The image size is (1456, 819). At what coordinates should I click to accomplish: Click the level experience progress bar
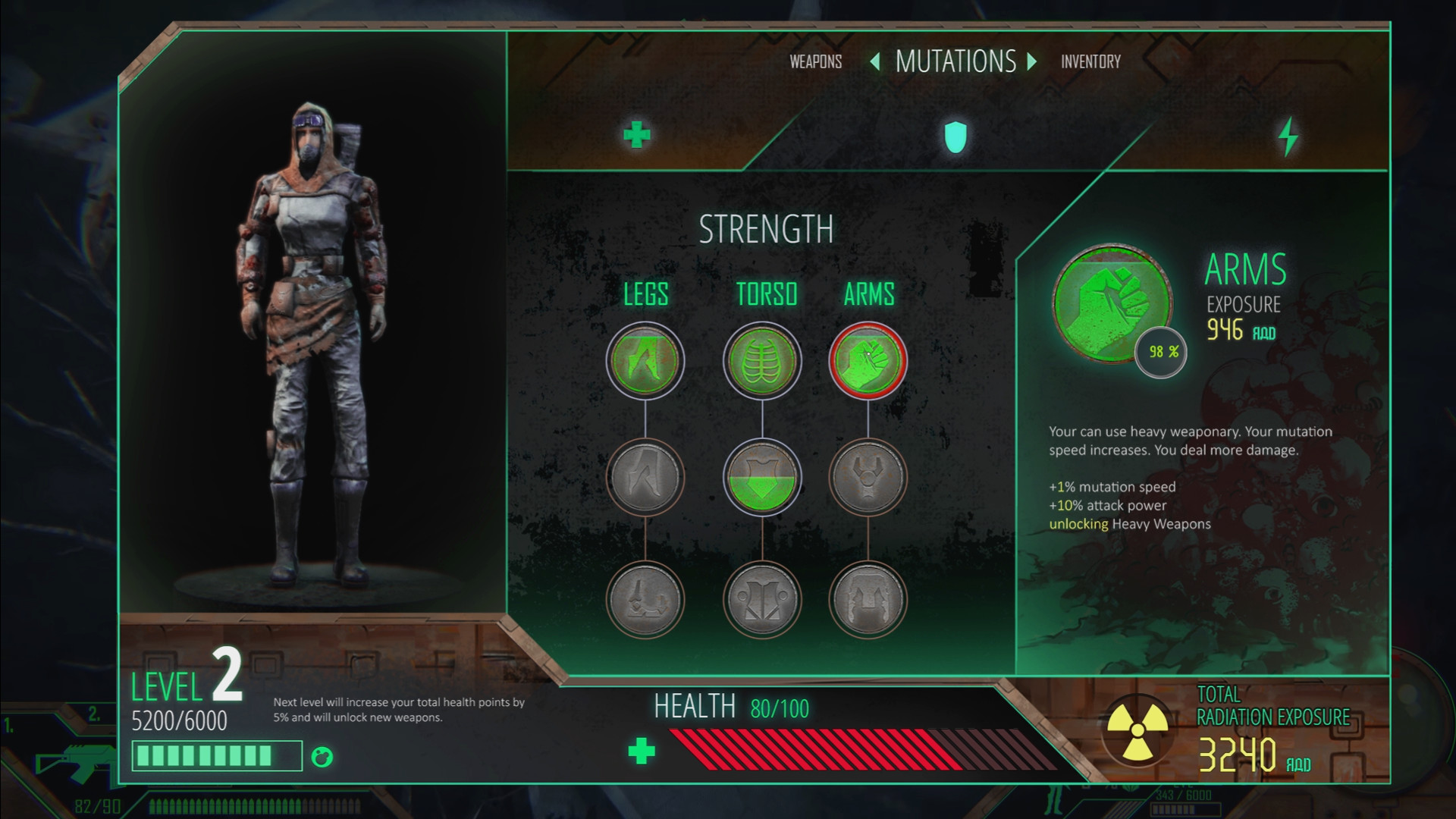click(216, 755)
